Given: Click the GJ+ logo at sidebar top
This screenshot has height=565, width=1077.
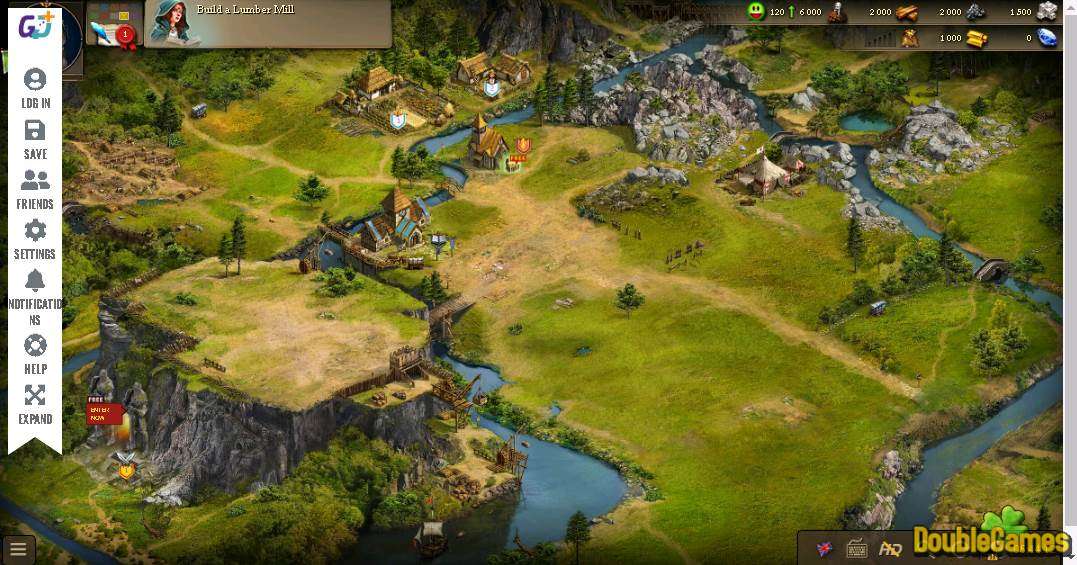Looking at the screenshot, I should (x=35, y=27).
